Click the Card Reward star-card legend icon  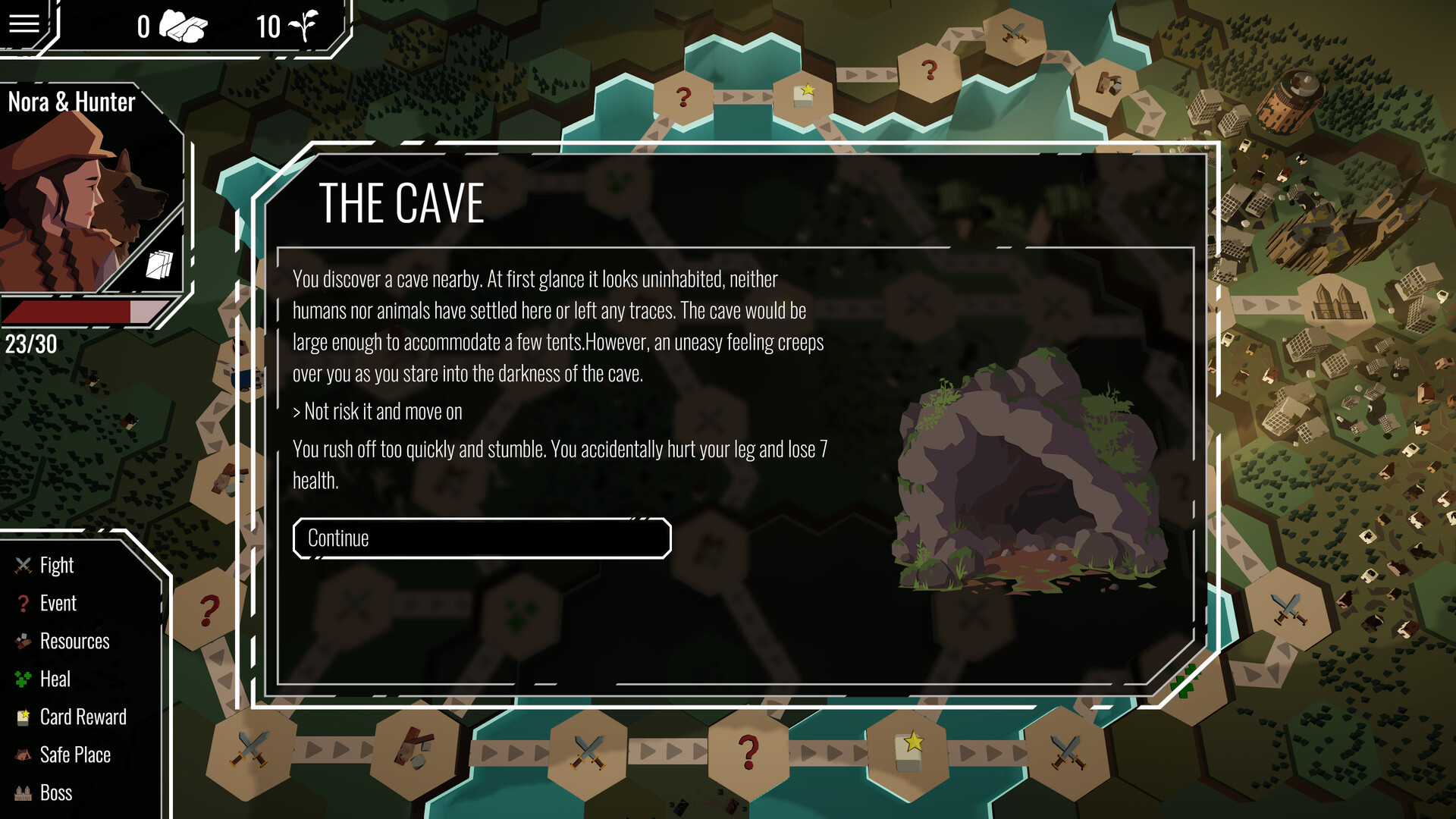click(22, 717)
